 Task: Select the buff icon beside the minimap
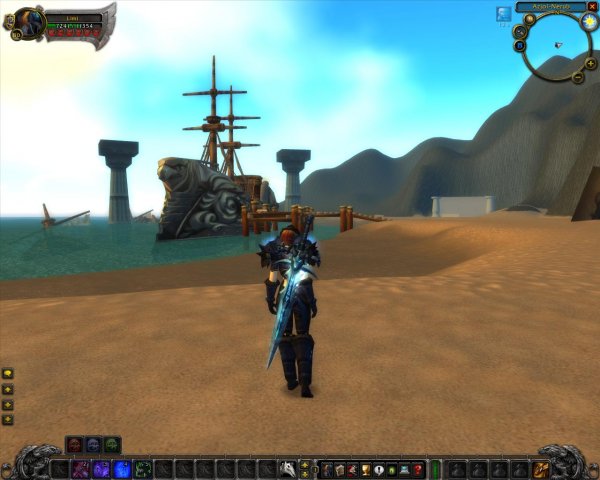click(503, 14)
